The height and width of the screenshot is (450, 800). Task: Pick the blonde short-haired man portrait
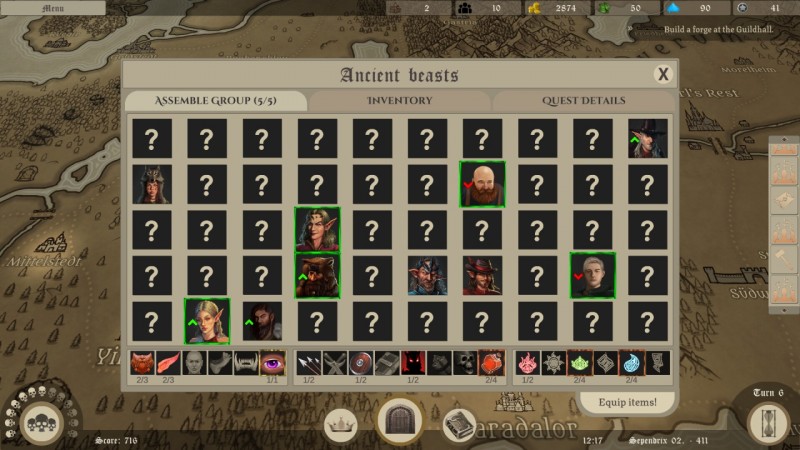point(592,275)
